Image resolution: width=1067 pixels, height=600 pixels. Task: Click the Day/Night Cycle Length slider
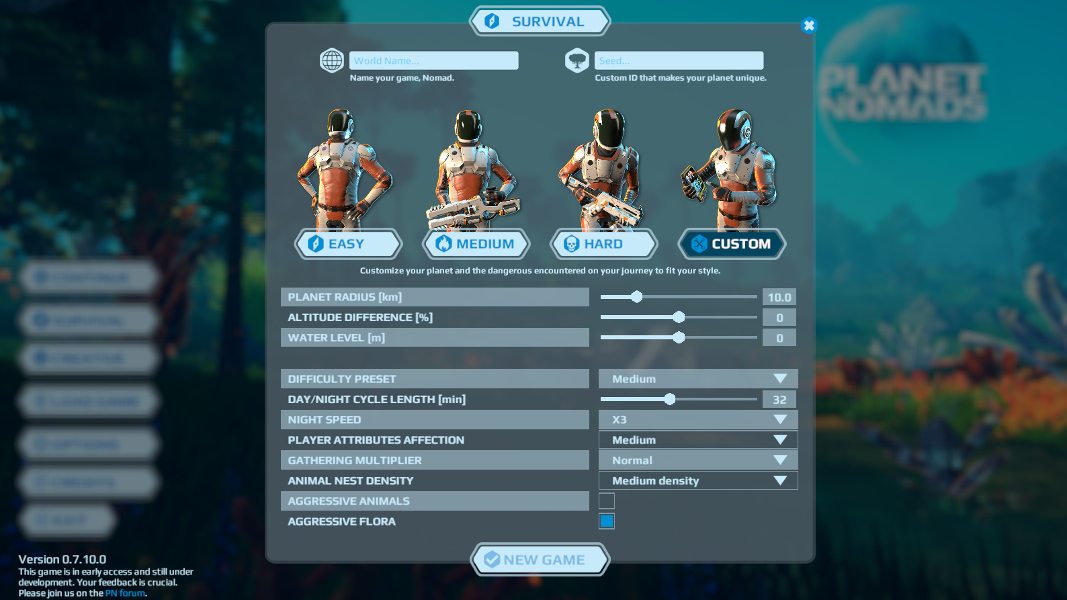[x=678, y=399]
